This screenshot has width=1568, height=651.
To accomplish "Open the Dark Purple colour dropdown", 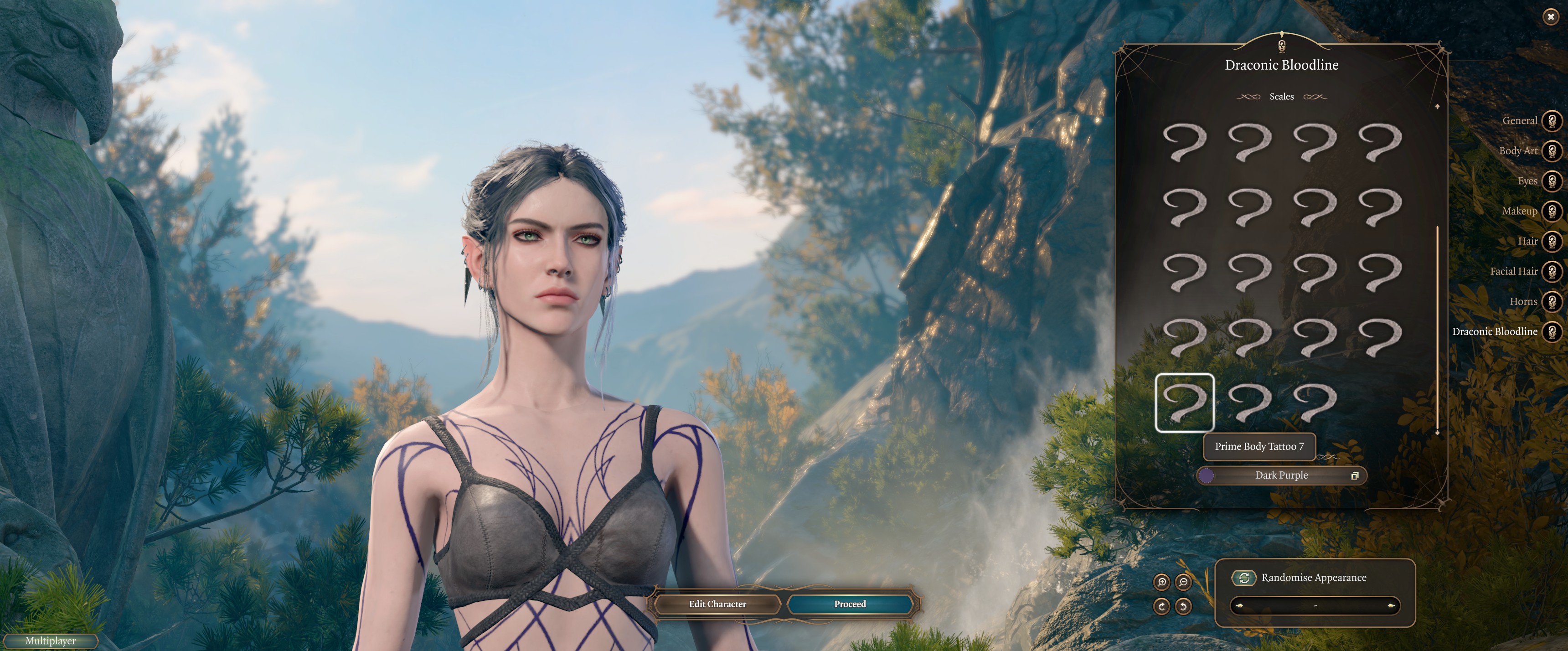I will [1281, 475].
